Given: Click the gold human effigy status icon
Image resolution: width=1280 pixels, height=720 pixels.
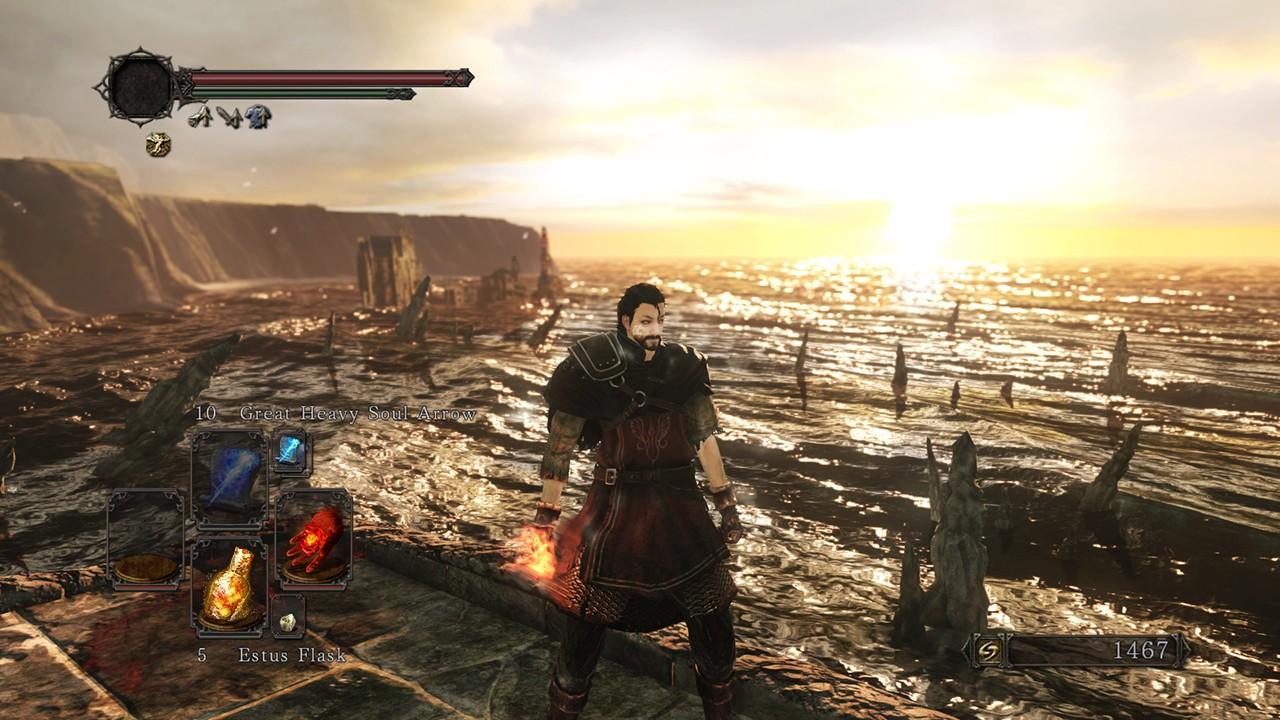Looking at the screenshot, I should (157, 145).
